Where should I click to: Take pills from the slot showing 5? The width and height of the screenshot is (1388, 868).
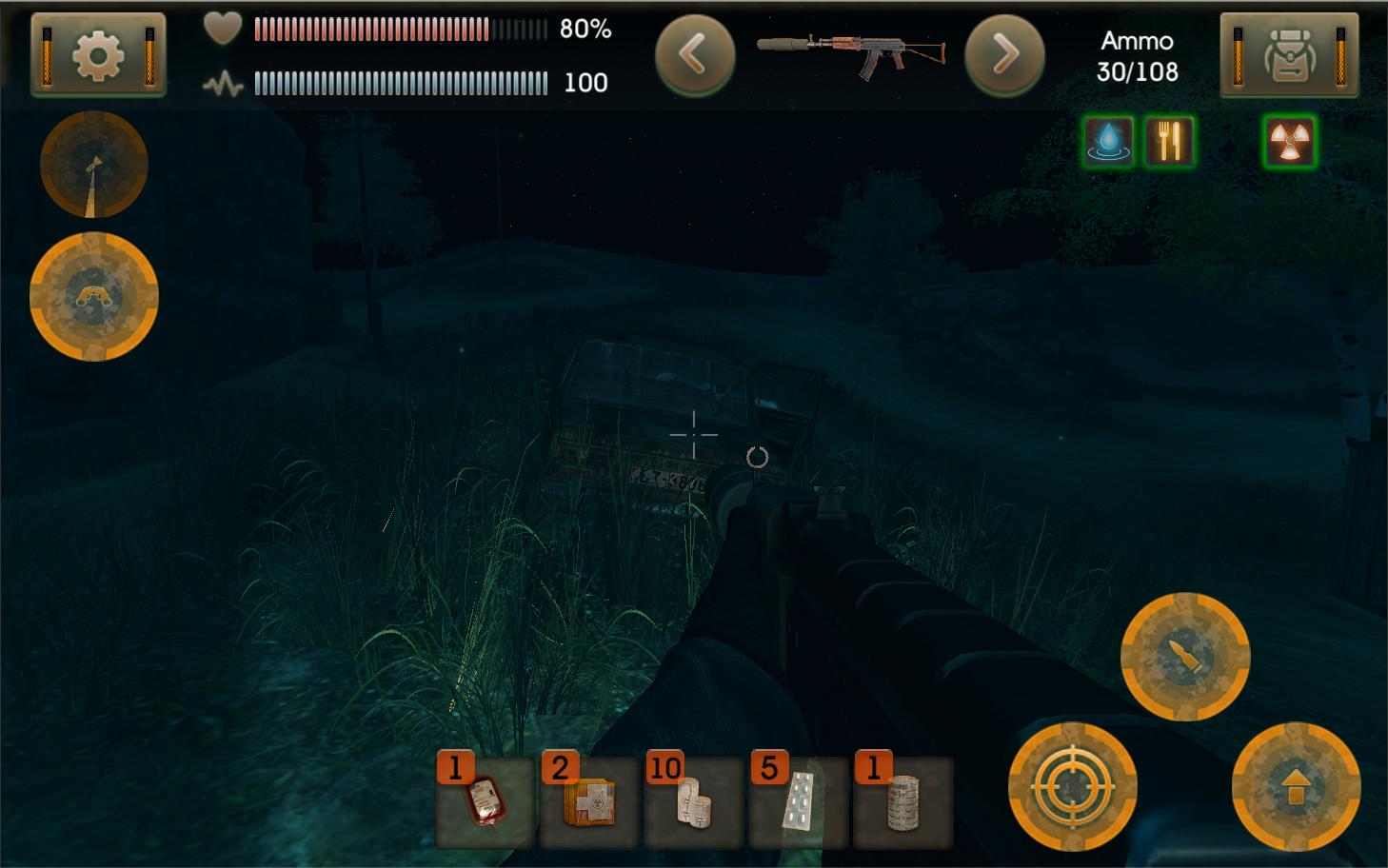pyautogui.click(x=797, y=804)
